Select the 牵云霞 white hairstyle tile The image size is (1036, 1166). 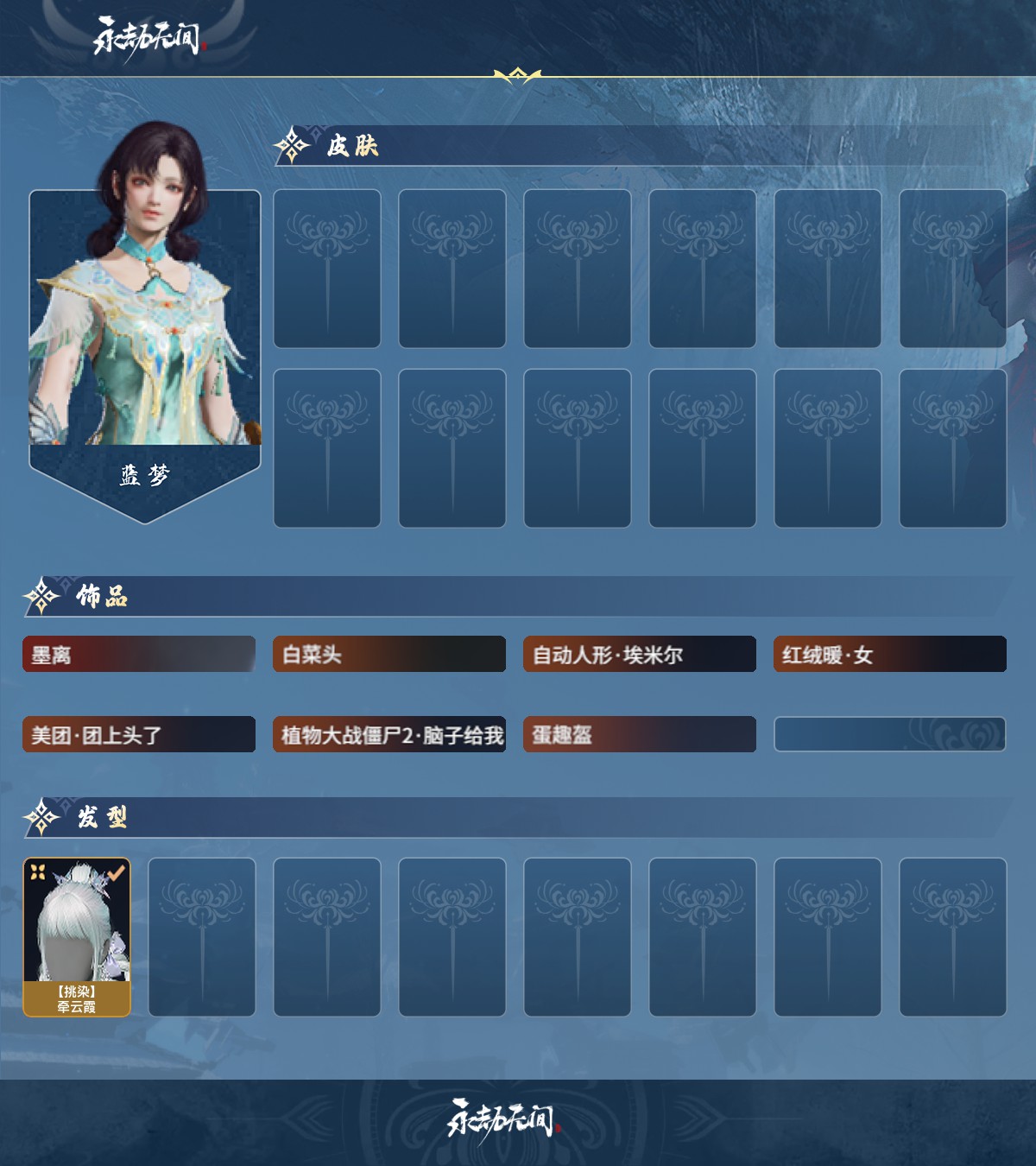coord(77,937)
